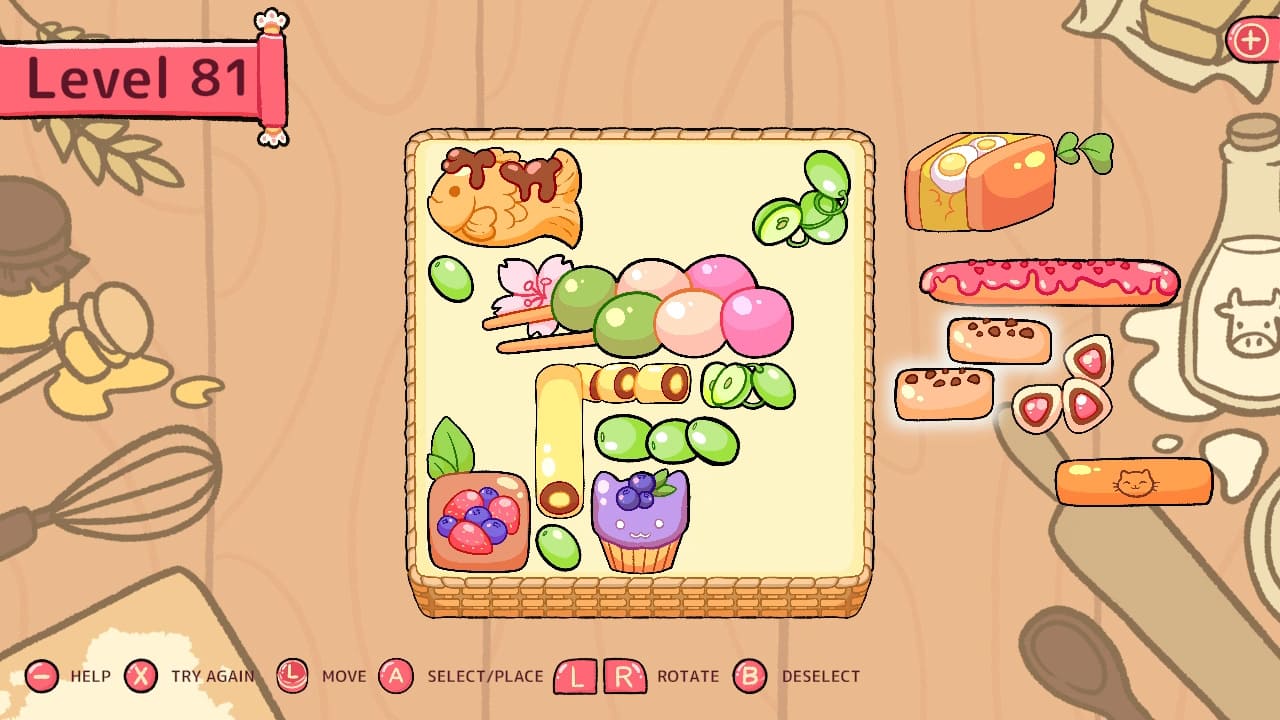Pick the orange bar with the cat stamp

(1135, 481)
